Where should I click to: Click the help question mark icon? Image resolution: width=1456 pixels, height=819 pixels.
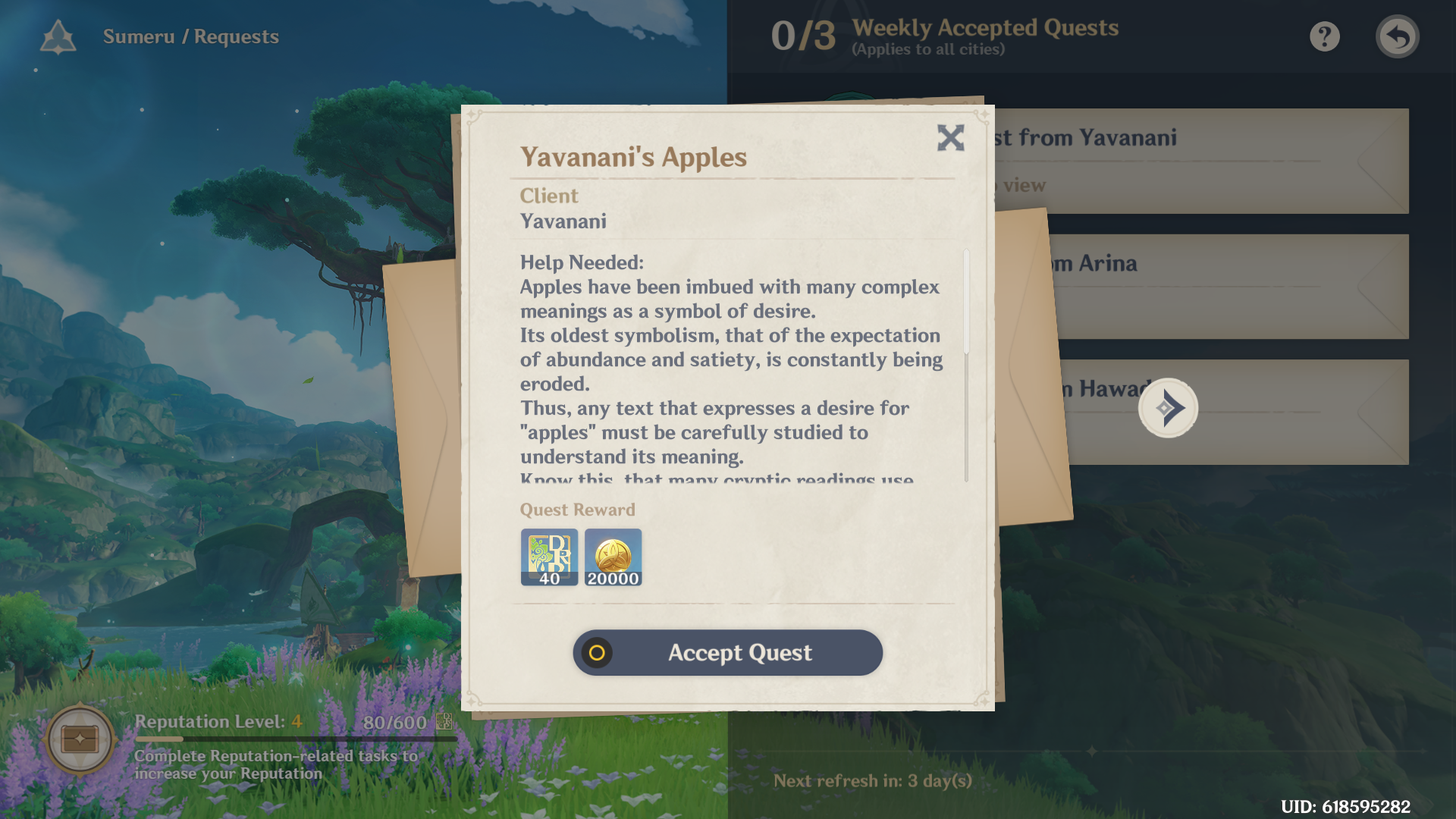[1324, 36]
